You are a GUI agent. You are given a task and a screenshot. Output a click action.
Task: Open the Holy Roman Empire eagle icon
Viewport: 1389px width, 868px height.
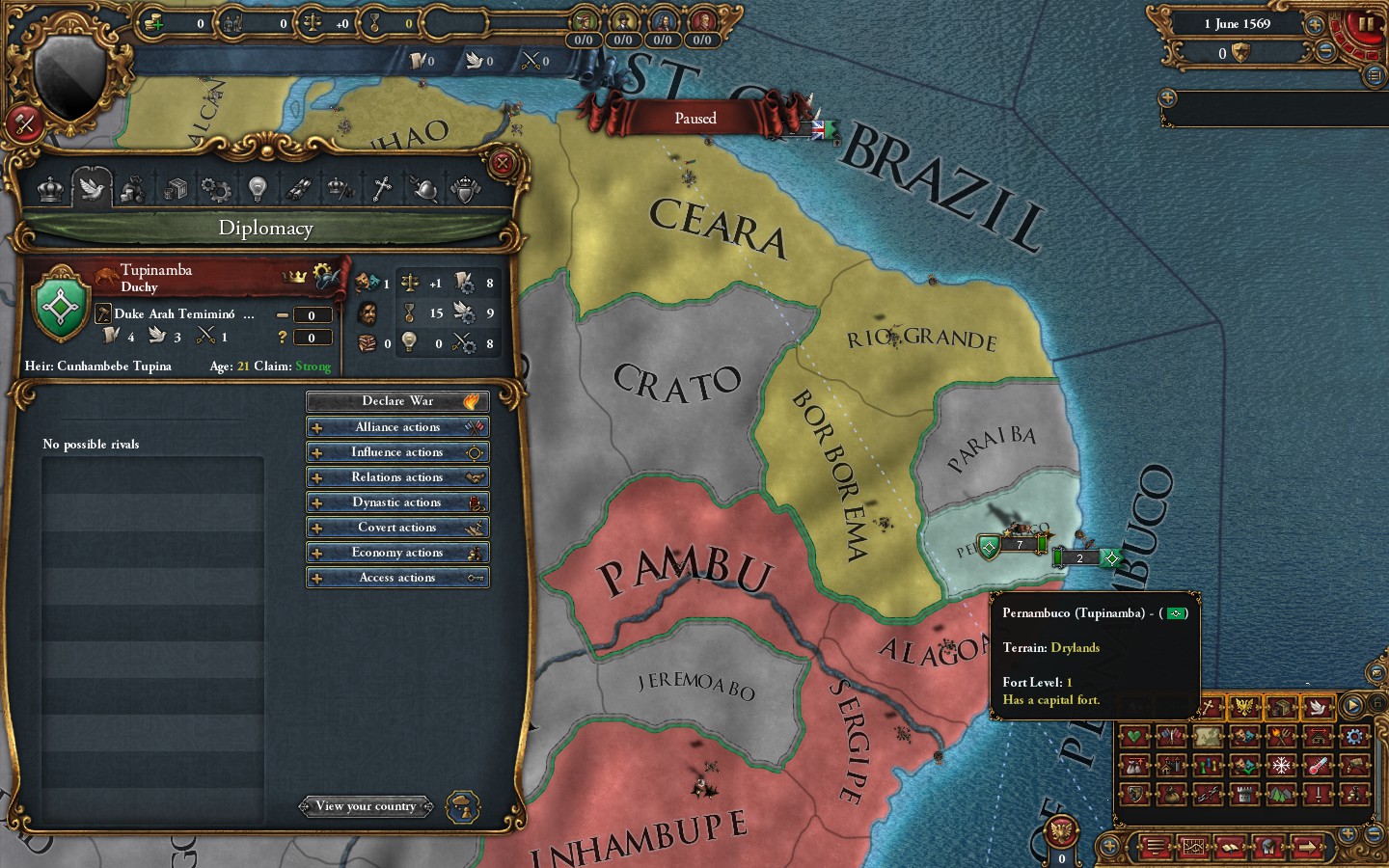(x=1244, y=706)
